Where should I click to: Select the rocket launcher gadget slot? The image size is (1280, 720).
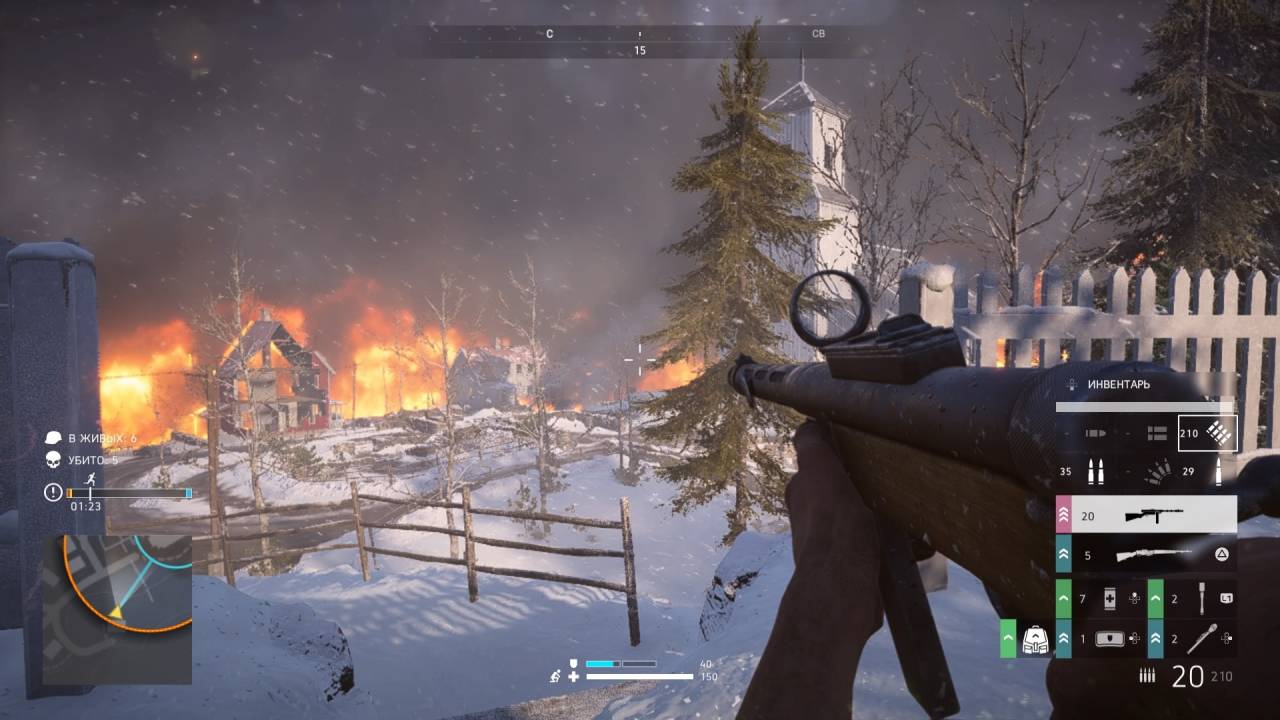pyautogui.click(x=1200, y=638)
